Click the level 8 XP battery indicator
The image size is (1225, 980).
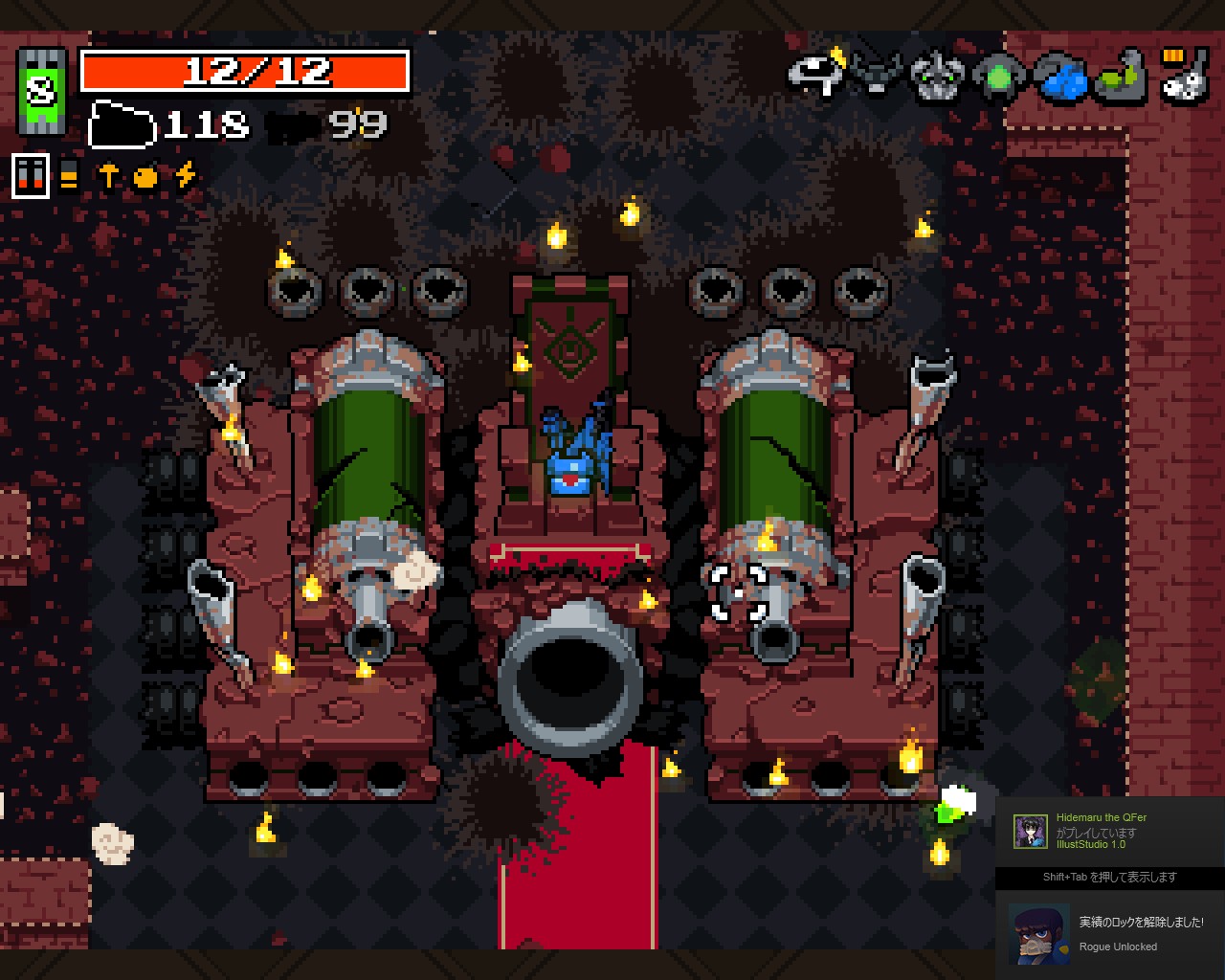[40, 91]
